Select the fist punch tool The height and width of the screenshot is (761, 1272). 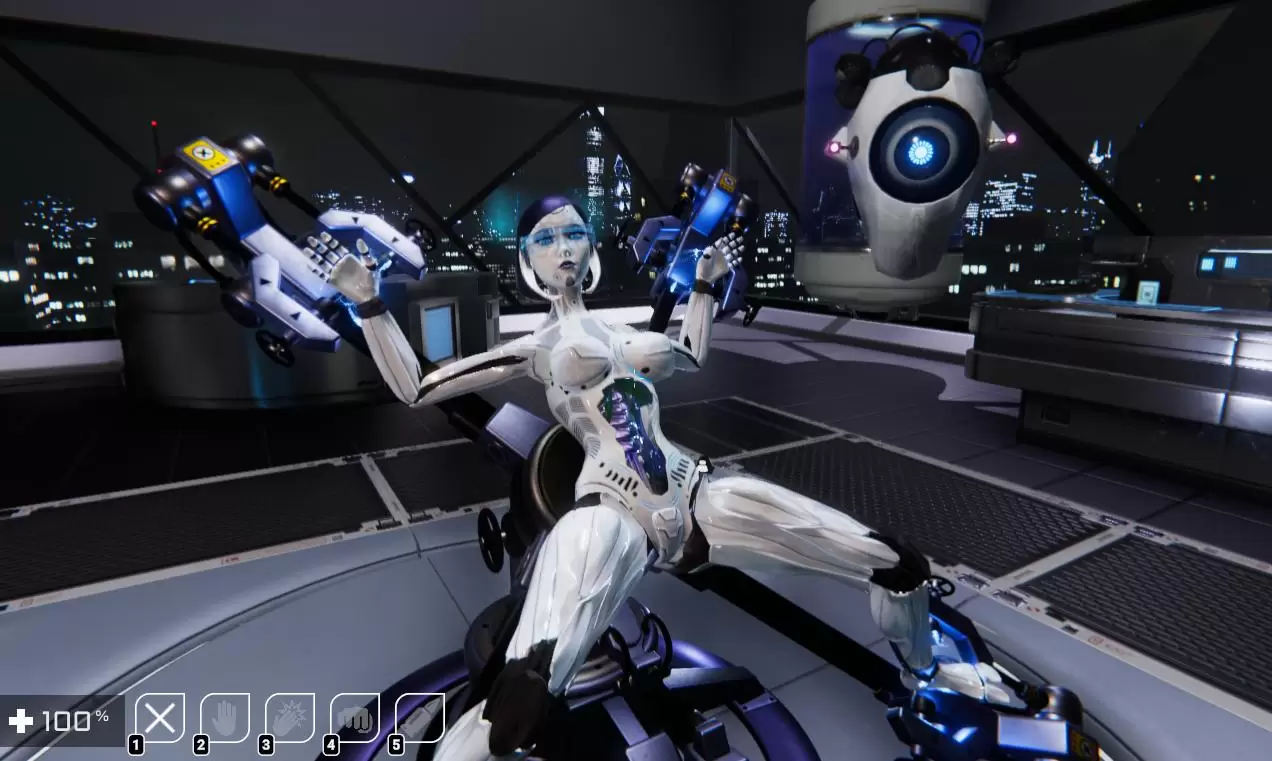click(x=355, y=718)
